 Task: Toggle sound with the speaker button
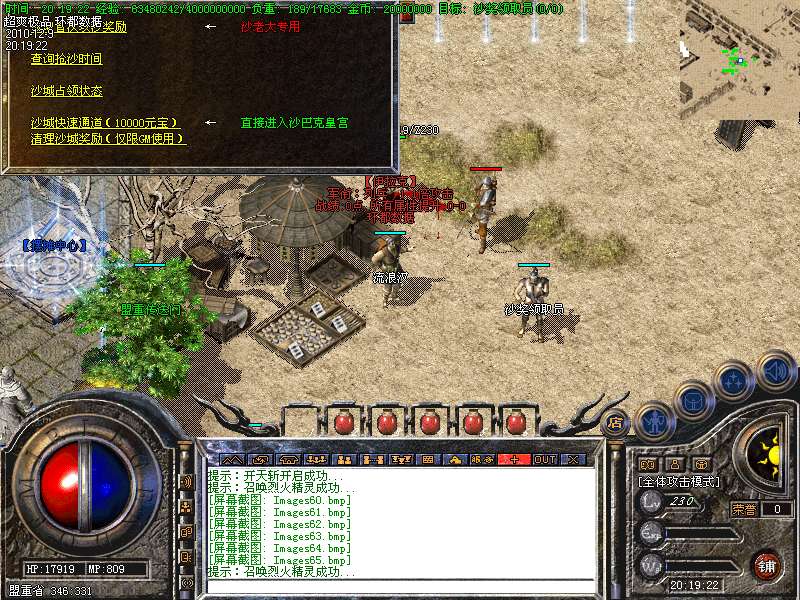click(x=775, y=371)
